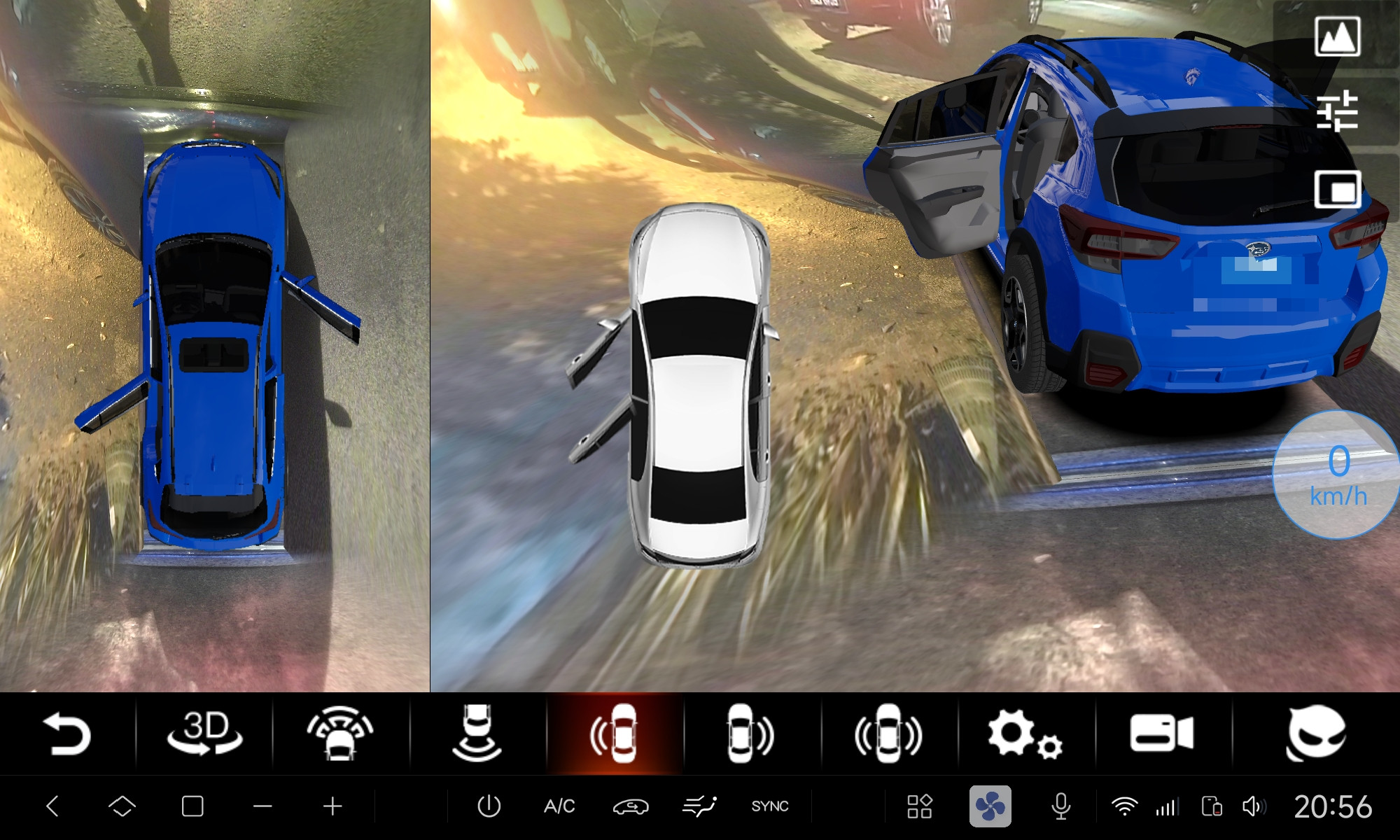
Task: Open the gear settings menu
Action: 1024,734
